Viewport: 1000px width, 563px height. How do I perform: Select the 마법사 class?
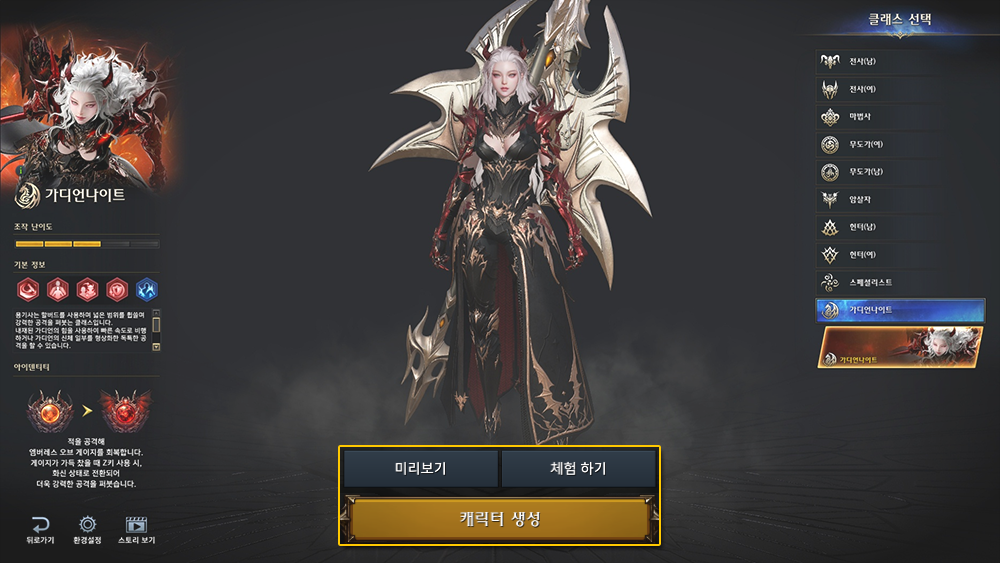pos(898,117)
